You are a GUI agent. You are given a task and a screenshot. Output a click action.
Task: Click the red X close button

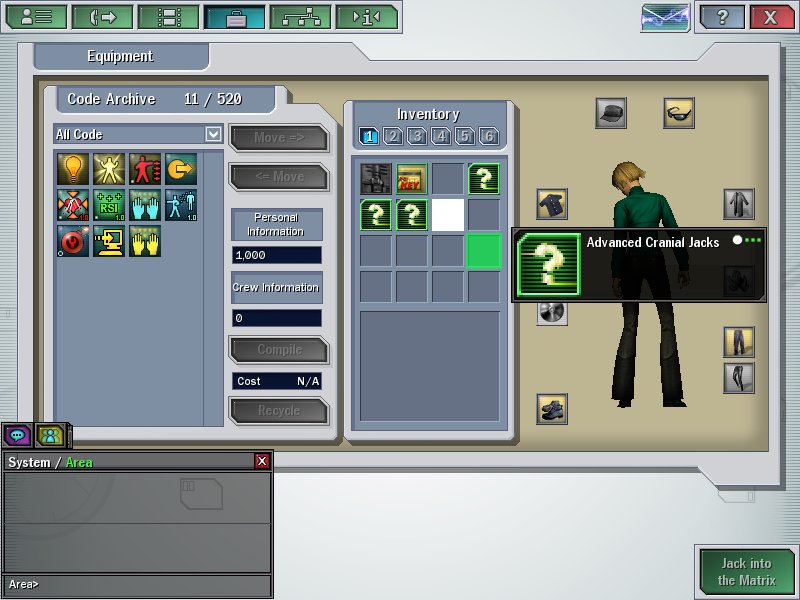click(x=771, y=17)
